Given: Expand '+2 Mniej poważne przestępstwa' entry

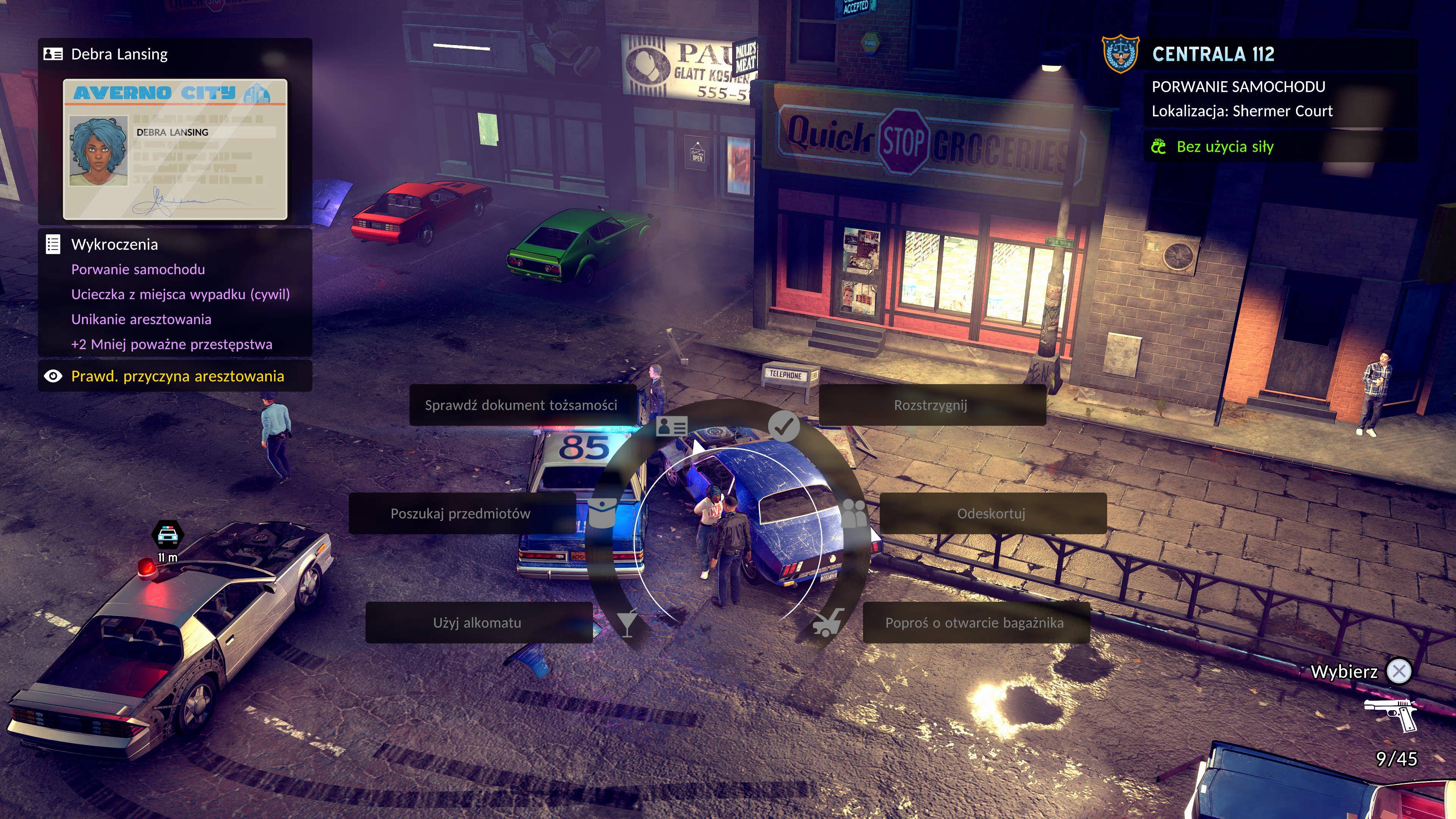Looking at the screenshot, I should point(172,344).
